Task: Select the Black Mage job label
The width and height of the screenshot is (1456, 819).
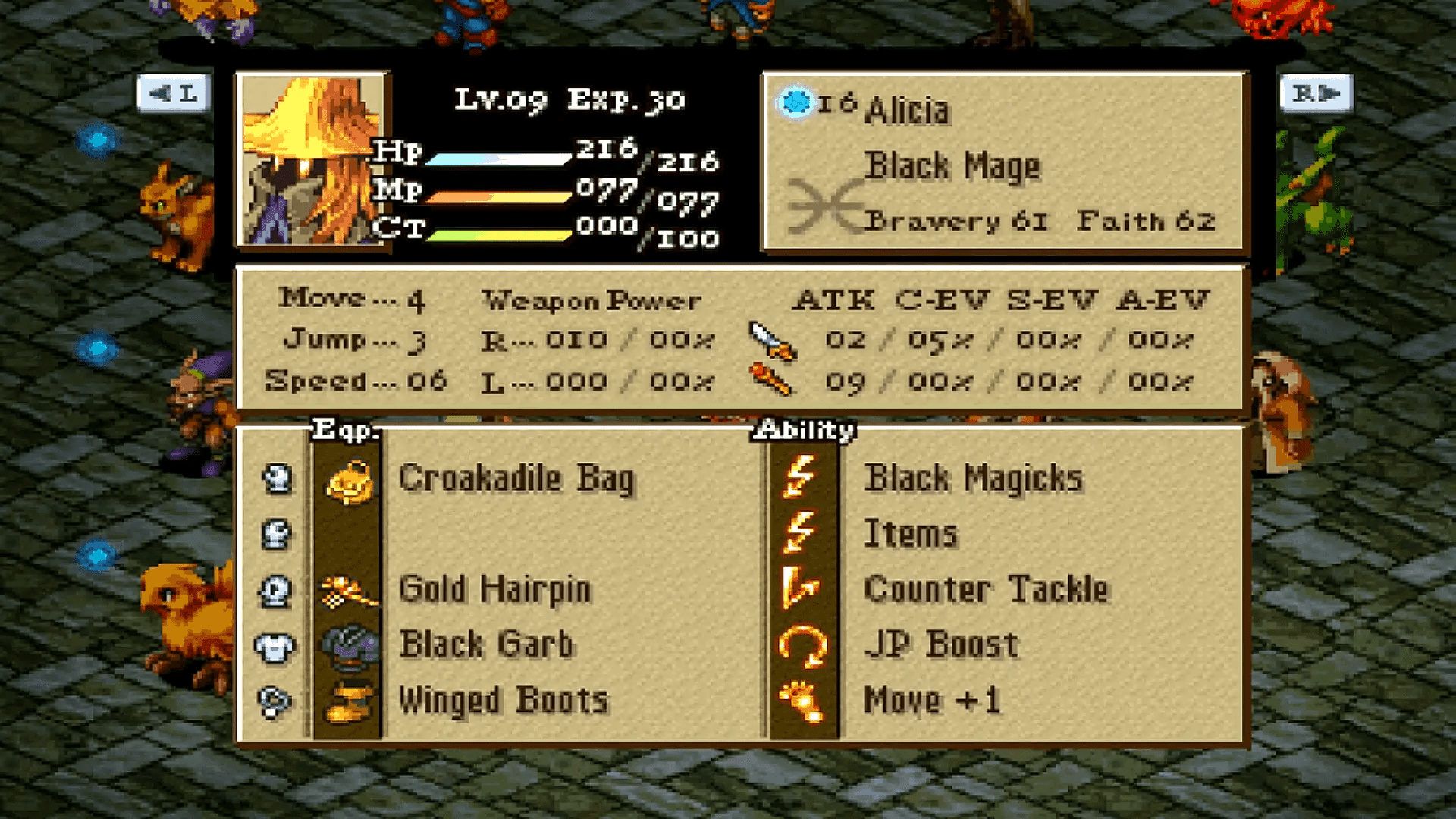Action: (955, 166)
